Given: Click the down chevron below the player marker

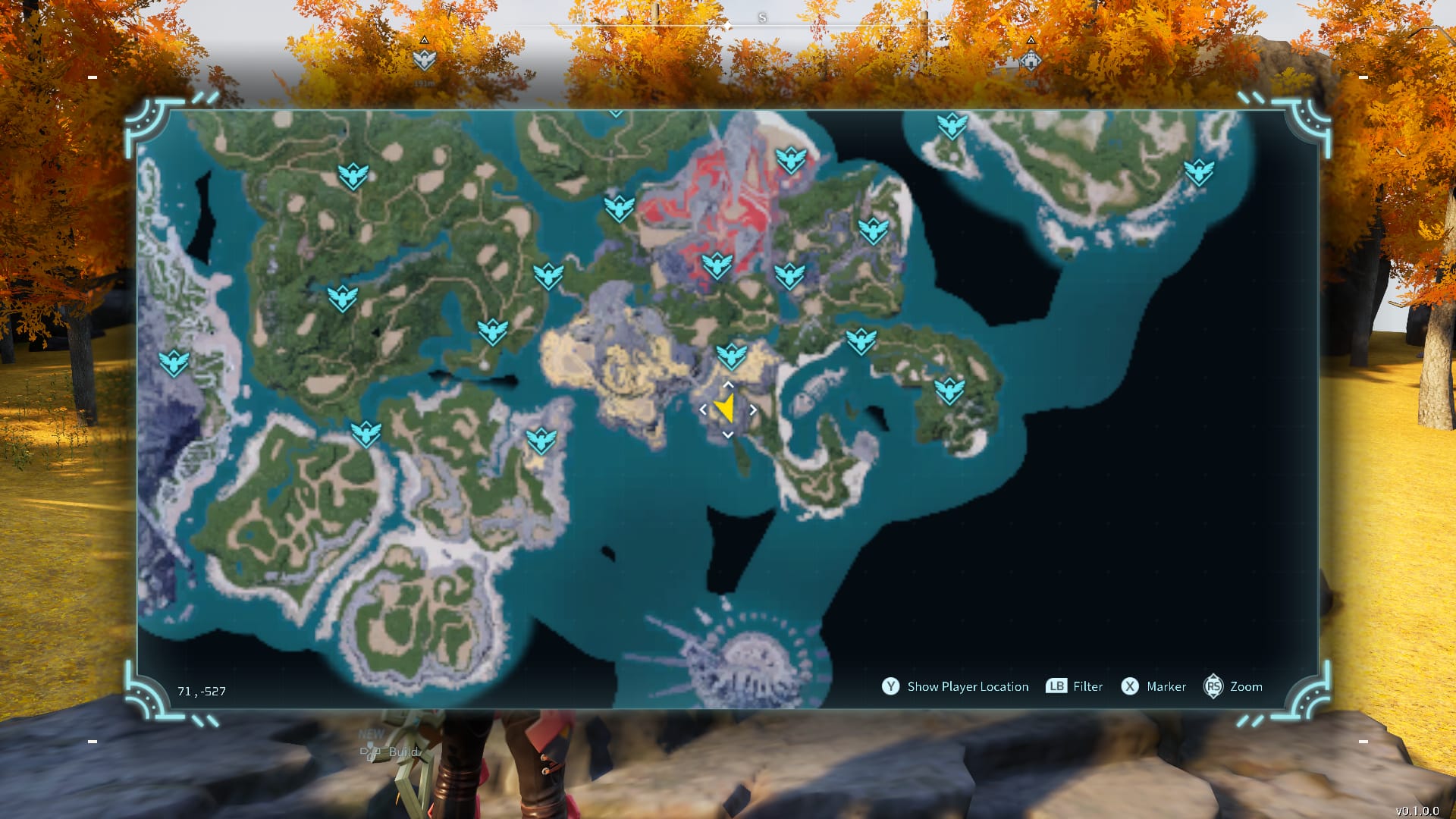Looking at the screenshot, I should pyautogui.click(x=728, y=435).
